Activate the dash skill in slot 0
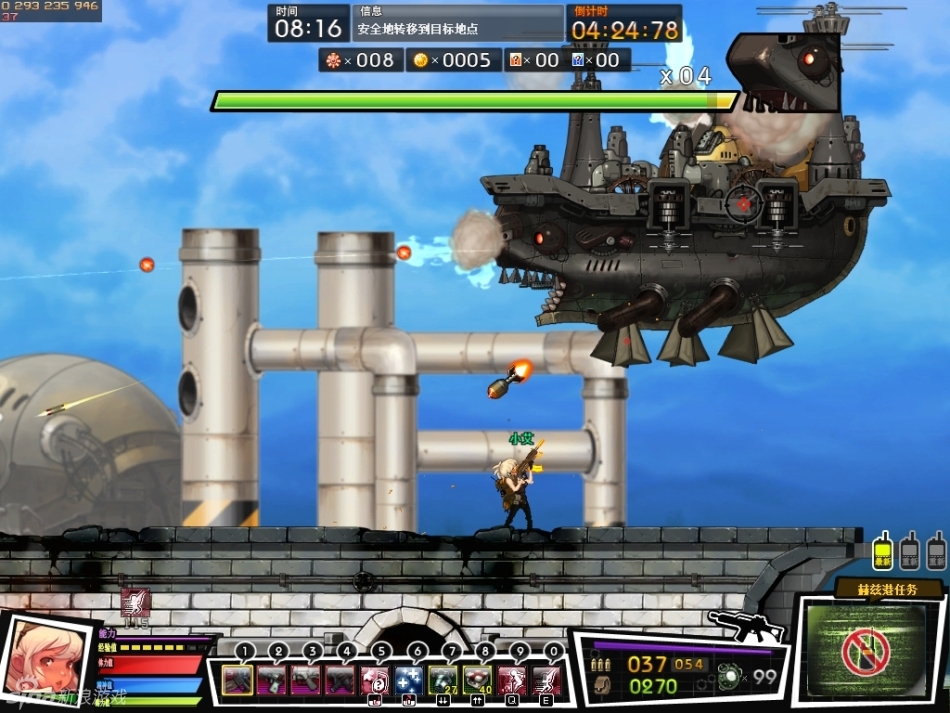 point(547,681)
